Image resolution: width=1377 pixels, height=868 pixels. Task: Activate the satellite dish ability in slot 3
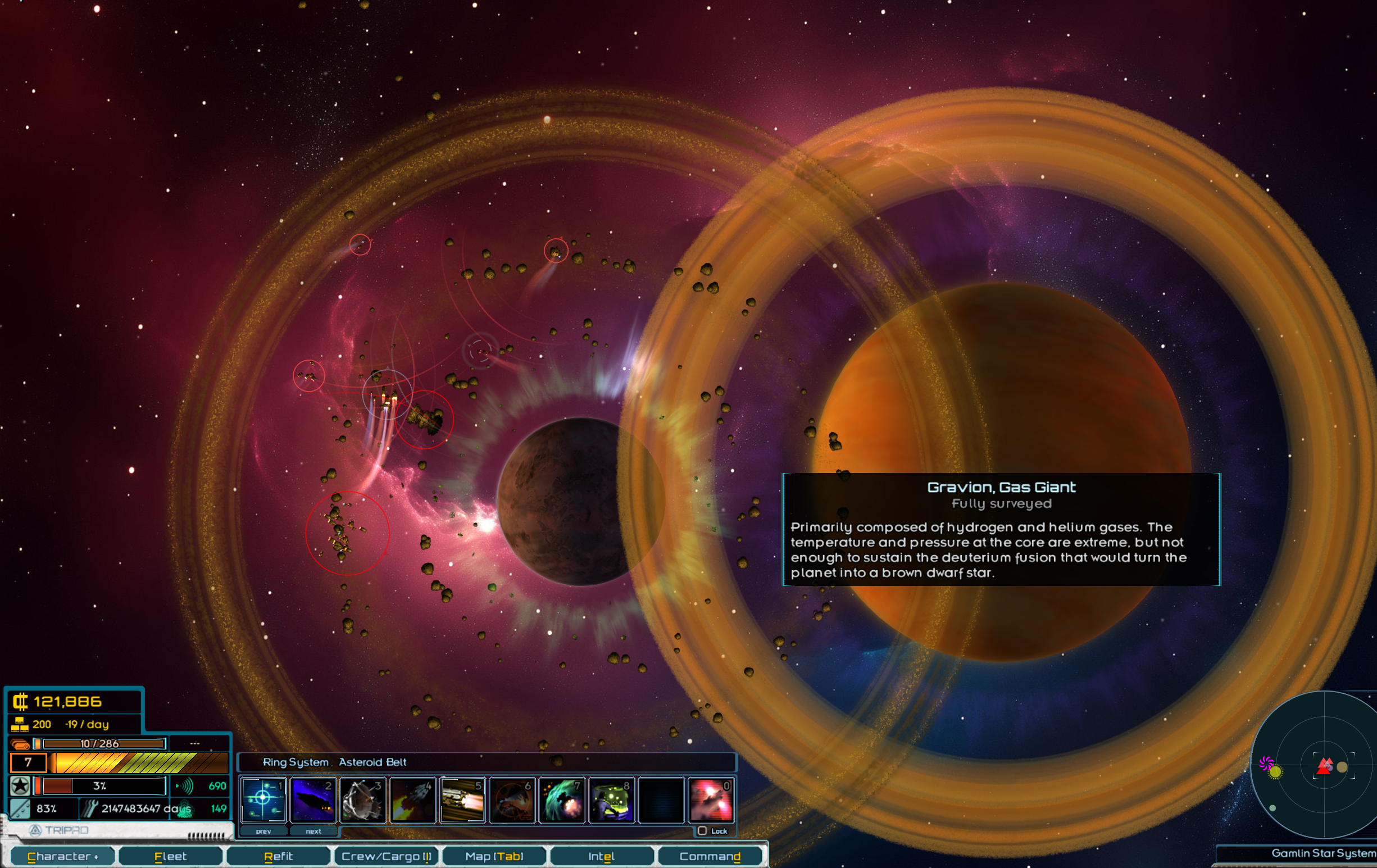pyautogui.click(x=362, y=799)
